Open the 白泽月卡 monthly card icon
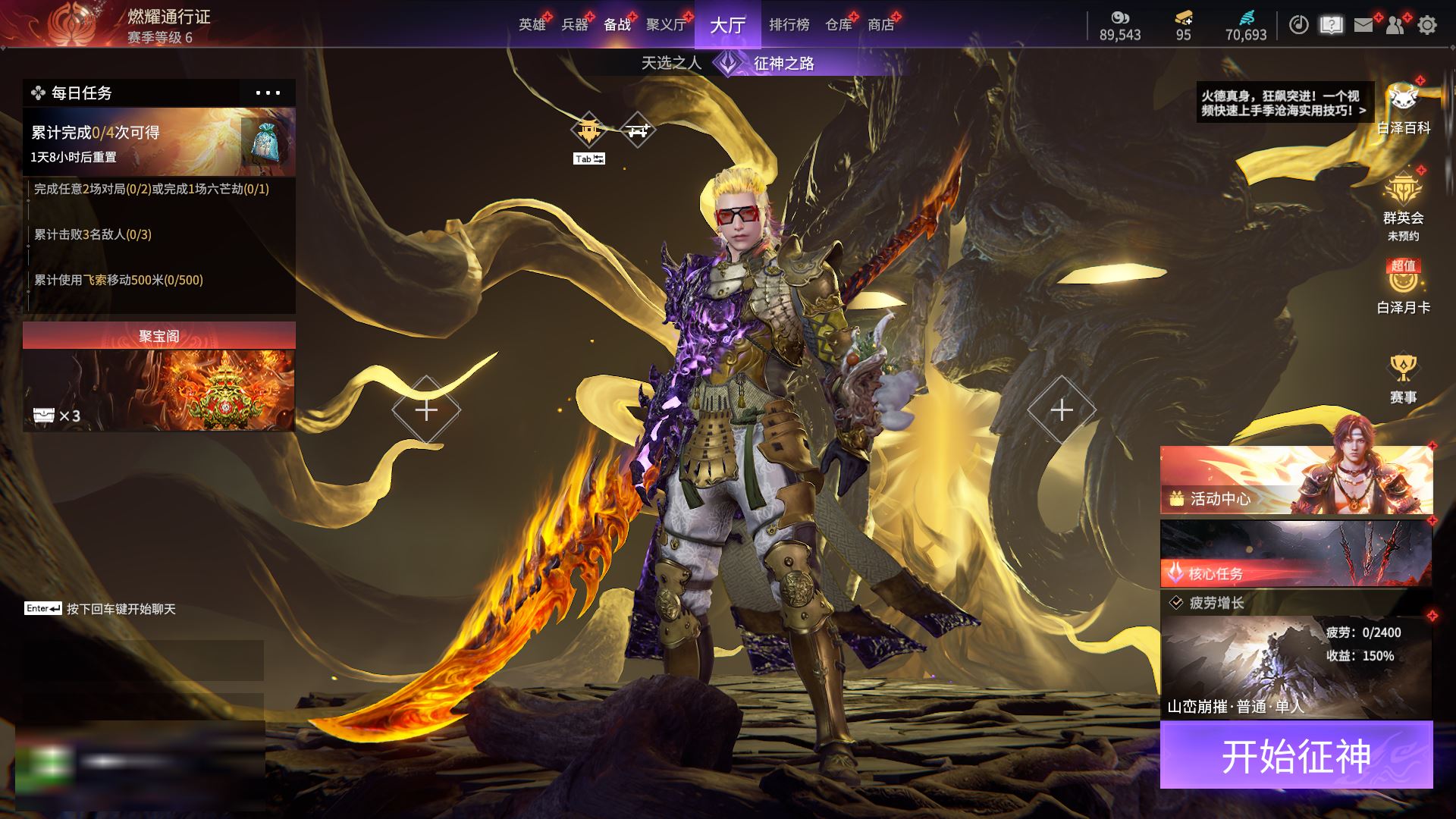 (1403, 287)
